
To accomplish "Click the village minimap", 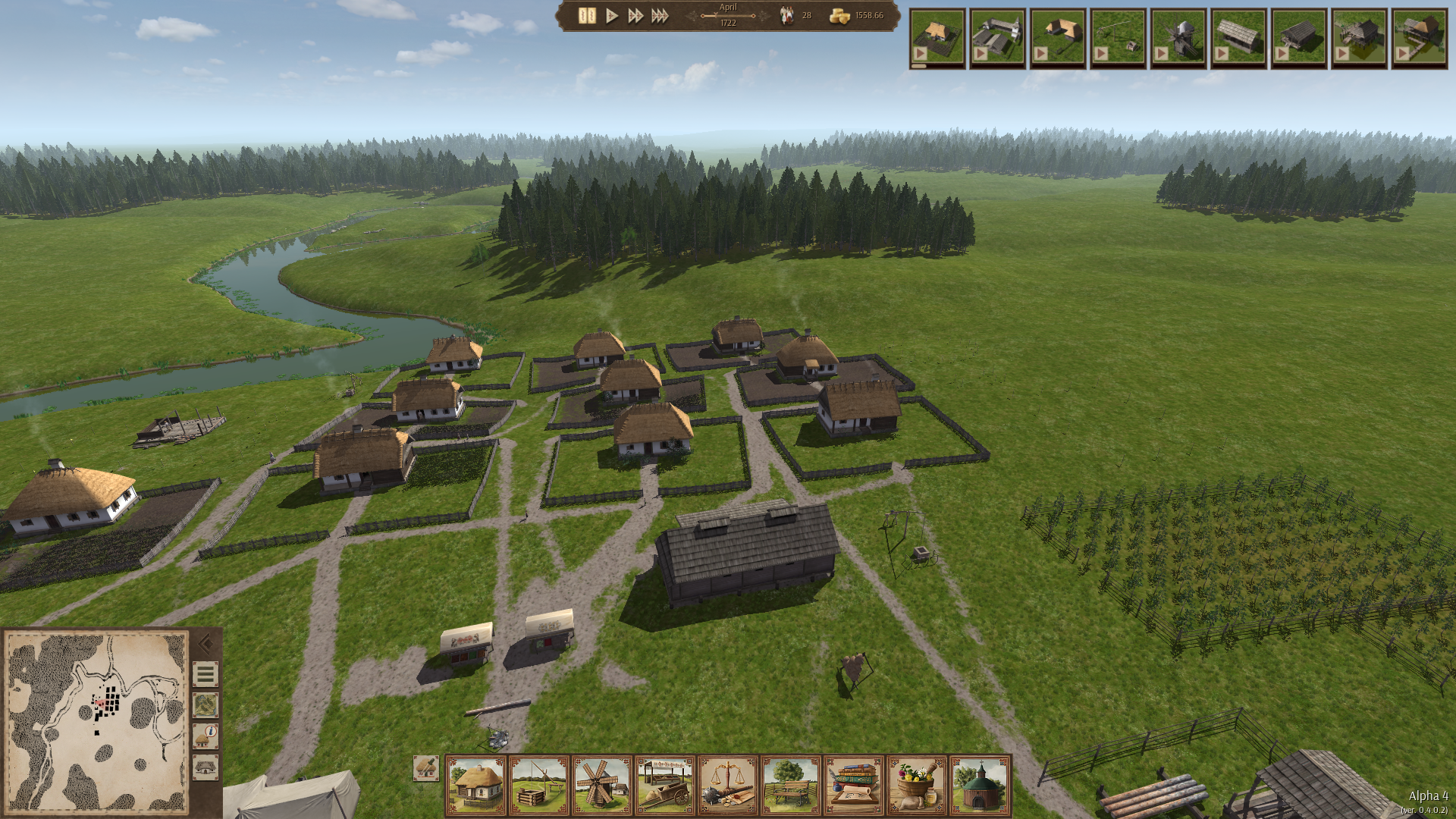I will click(x=96, y=722).
